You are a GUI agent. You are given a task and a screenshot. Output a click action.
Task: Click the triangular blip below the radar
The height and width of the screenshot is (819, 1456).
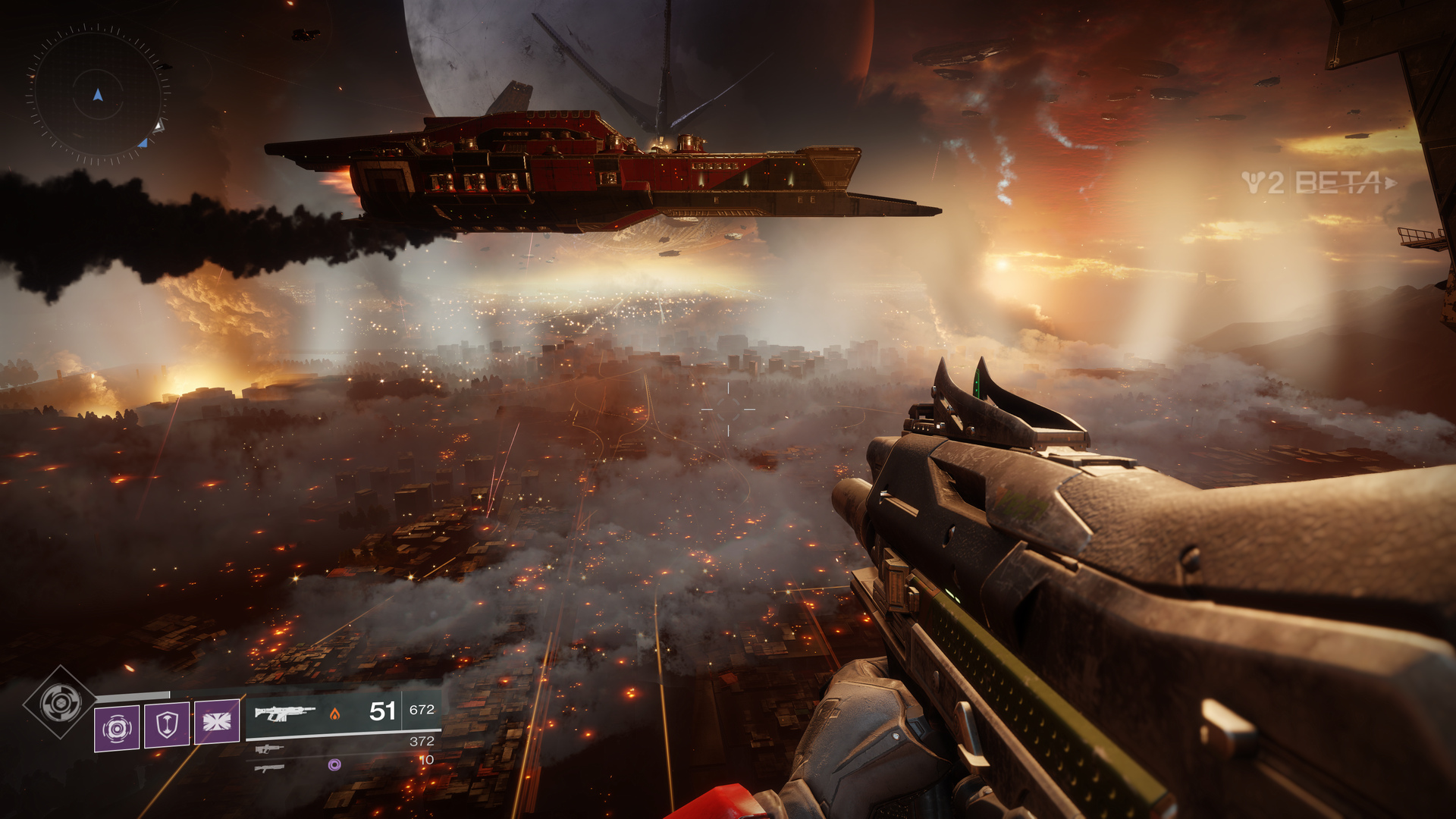(161, 126)
